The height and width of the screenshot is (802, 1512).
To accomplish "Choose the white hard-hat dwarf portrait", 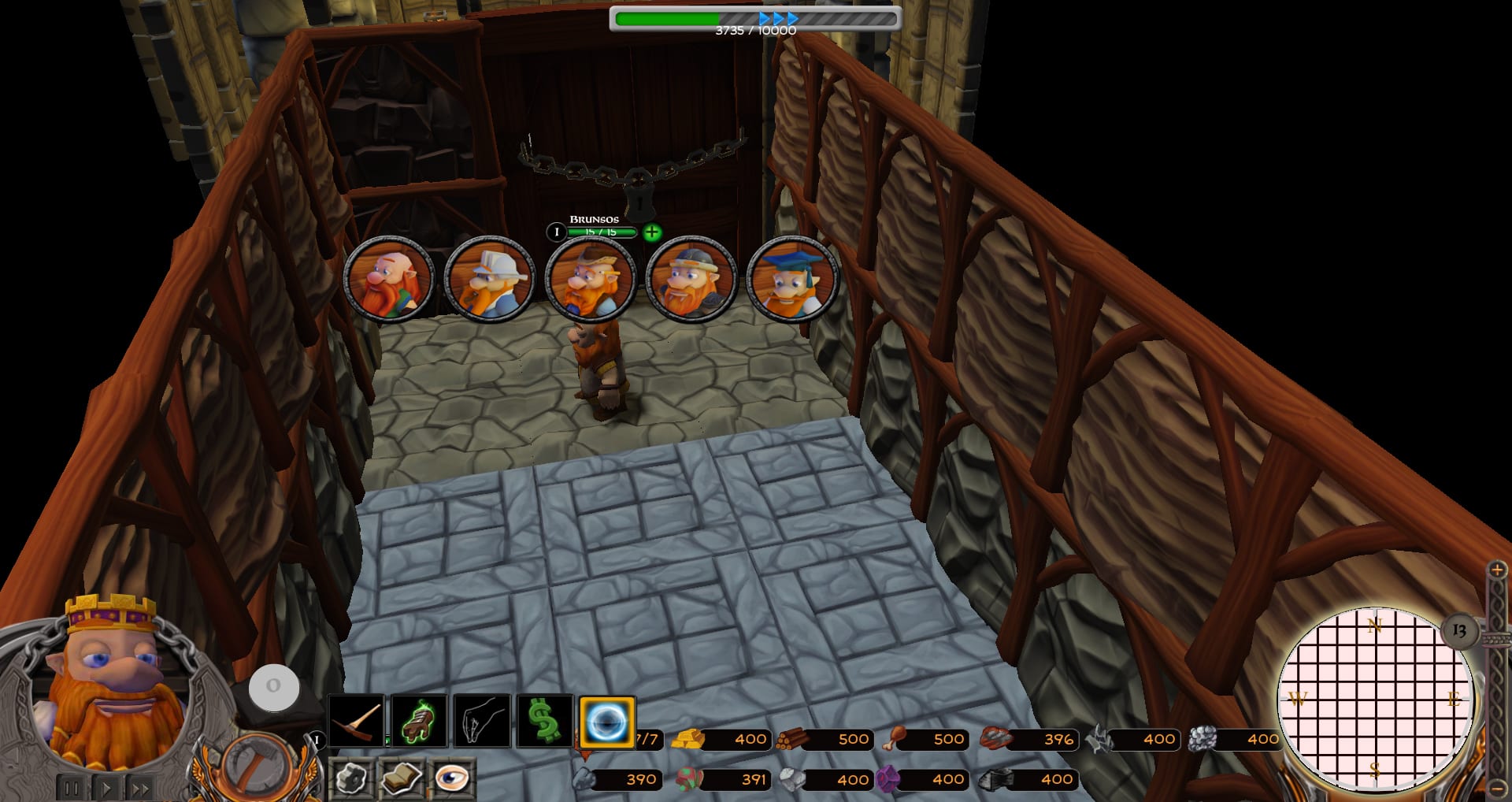I will [490, 279].
